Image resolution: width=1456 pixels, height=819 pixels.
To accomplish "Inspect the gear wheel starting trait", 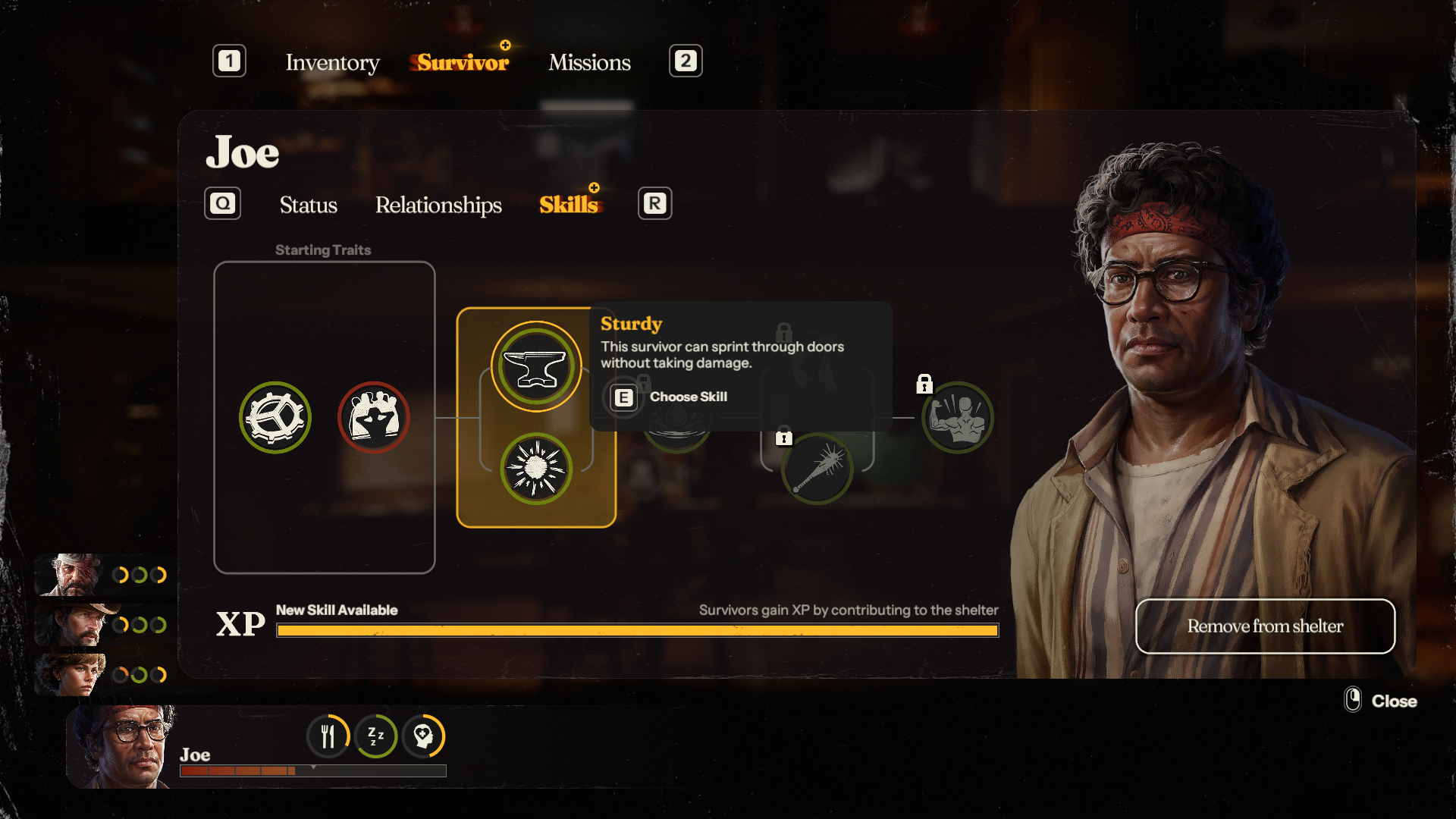I will (x=275, y=418).
